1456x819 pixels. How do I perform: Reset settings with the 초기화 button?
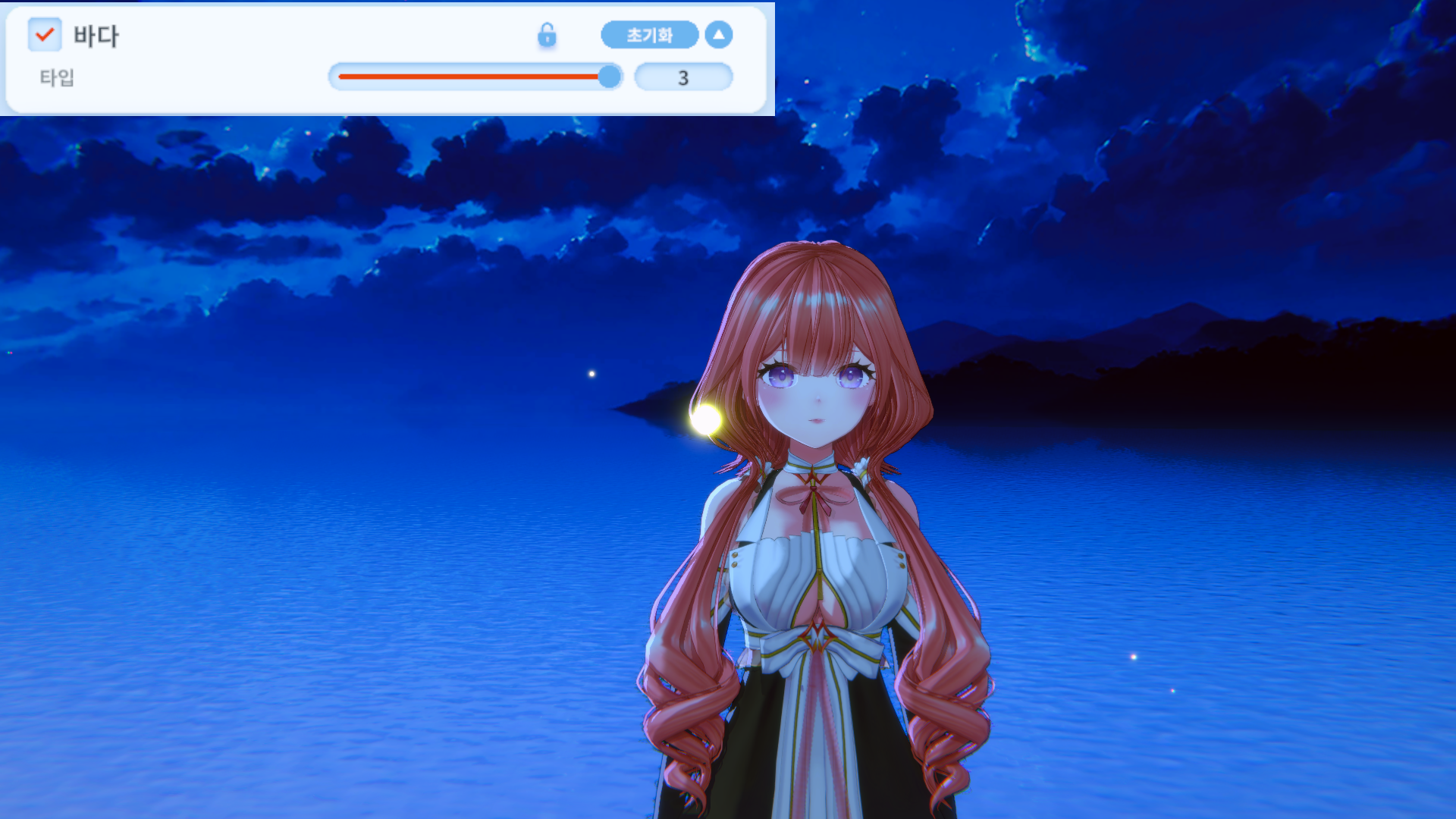649,35
